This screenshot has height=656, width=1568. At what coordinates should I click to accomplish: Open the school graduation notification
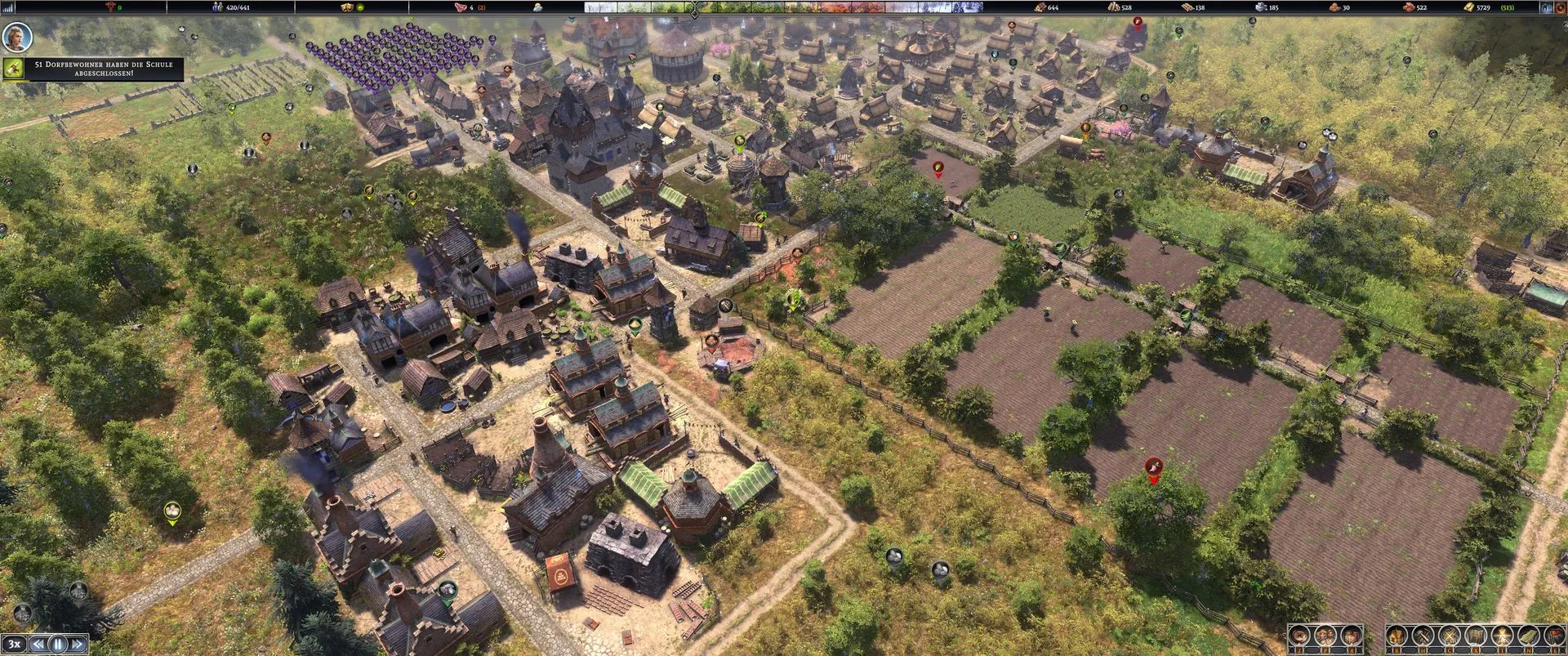[x=93, y=69]
